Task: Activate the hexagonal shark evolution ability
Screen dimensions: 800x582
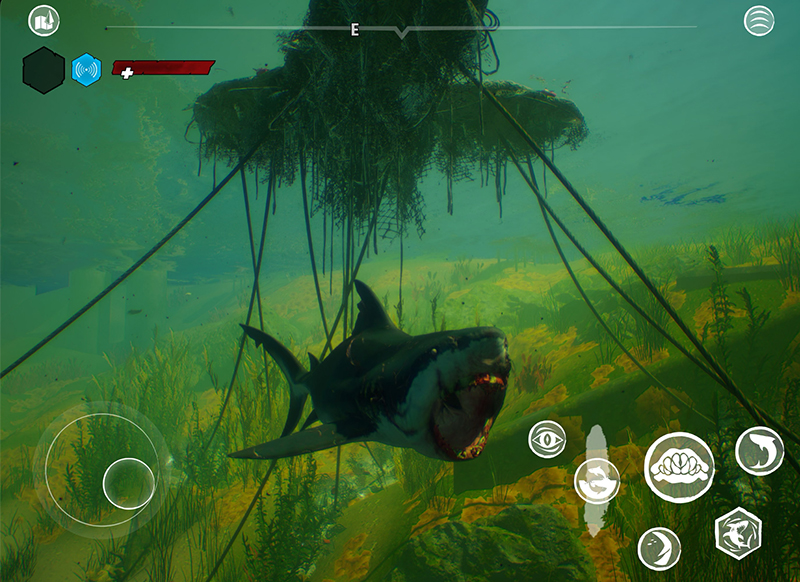Action: pyautogui.click(x=739, y=532)
